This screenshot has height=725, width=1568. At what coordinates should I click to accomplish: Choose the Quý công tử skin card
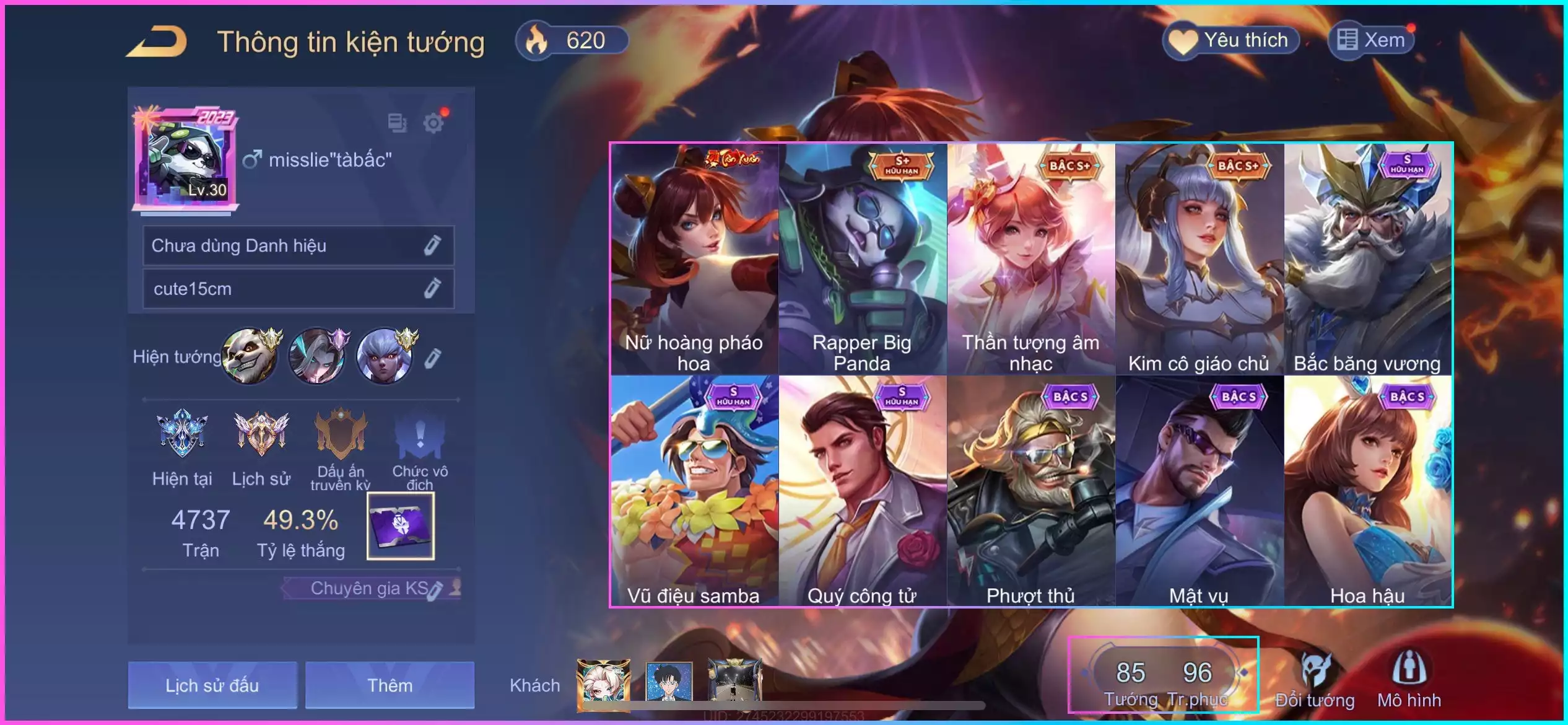(863, 491)
